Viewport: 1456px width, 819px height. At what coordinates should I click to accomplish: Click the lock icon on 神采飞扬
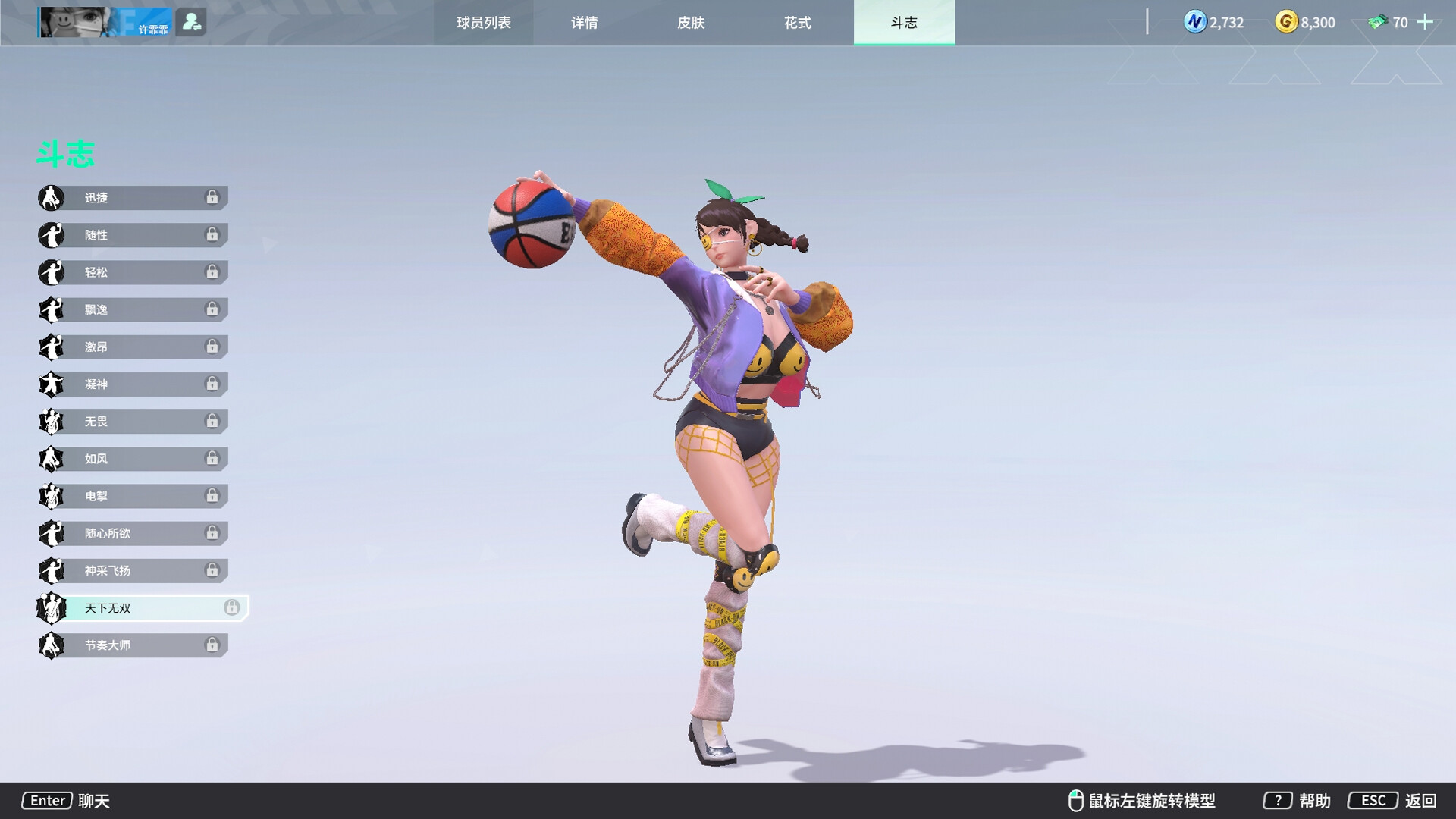coord(213,570)
